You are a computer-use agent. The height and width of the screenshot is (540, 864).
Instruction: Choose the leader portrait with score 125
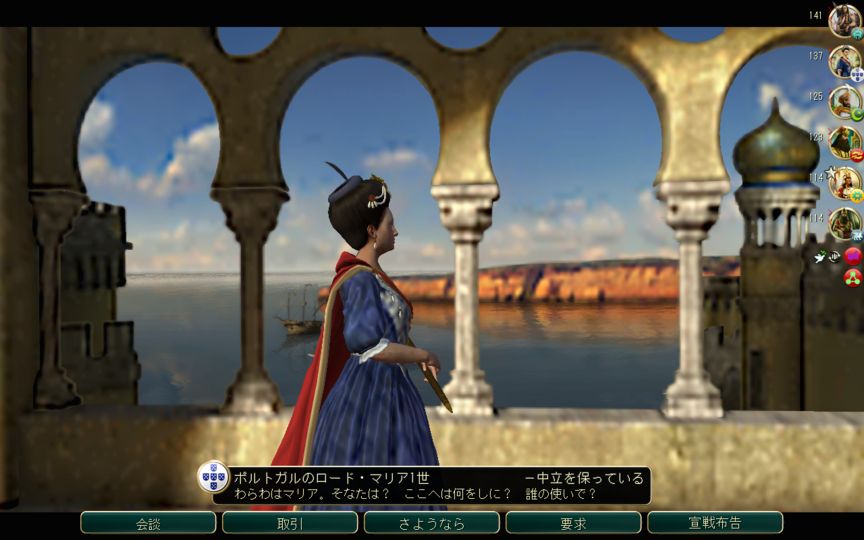(x=844, y=102)
